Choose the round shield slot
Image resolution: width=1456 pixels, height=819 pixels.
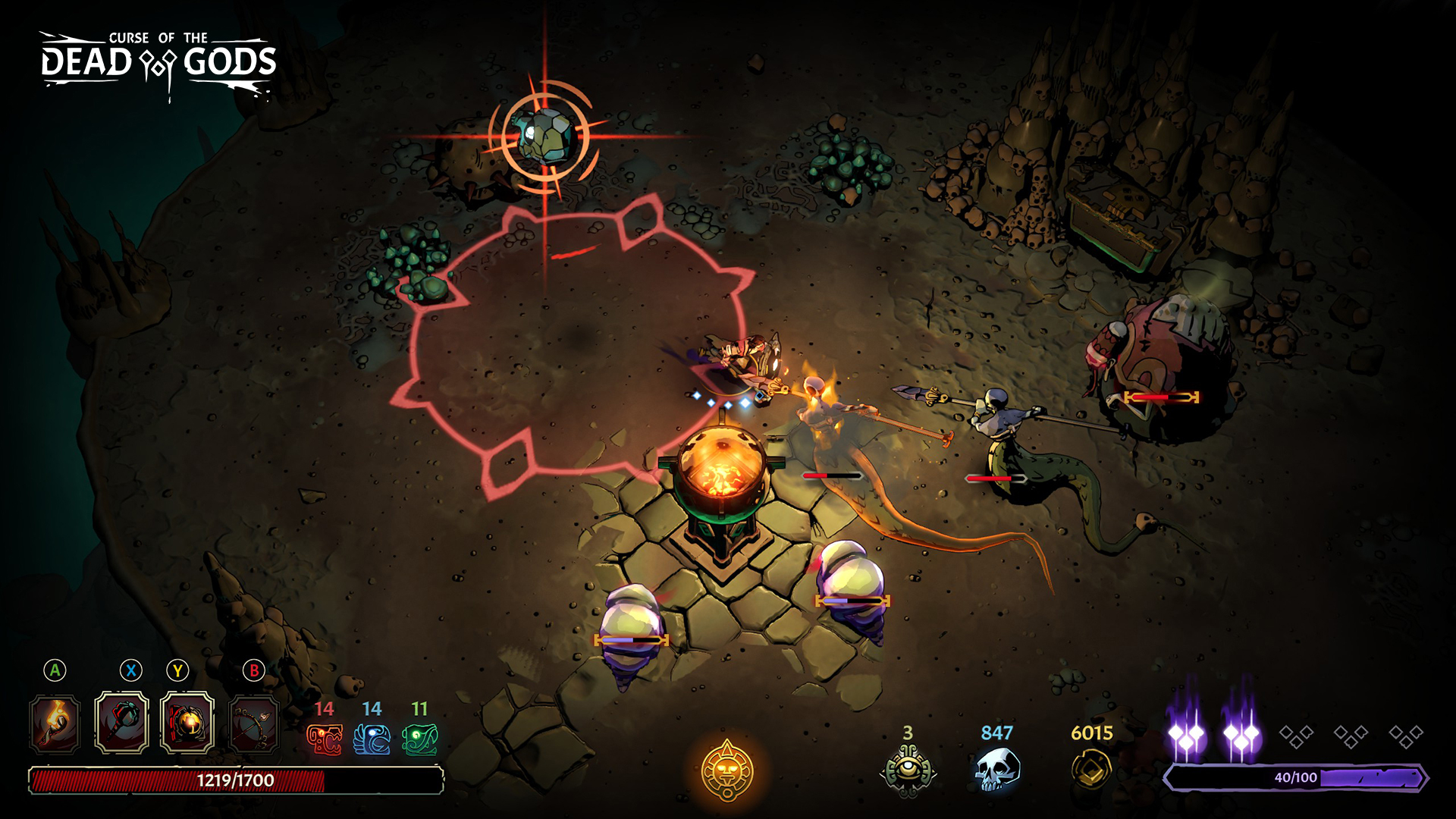pos(187,723)
